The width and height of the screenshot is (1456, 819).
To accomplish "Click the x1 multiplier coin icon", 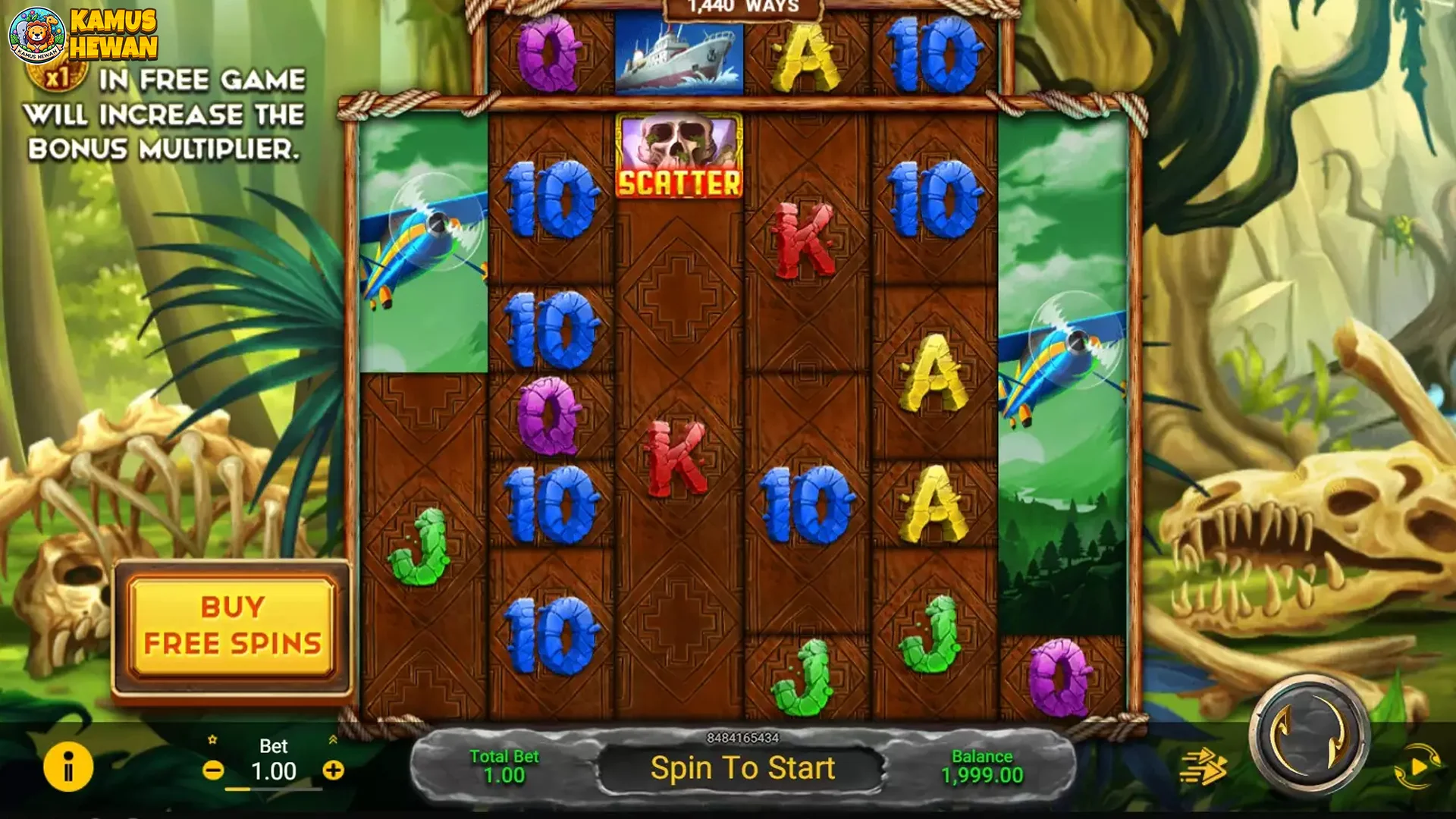I will pyautogui.click(x=59, y=76).
